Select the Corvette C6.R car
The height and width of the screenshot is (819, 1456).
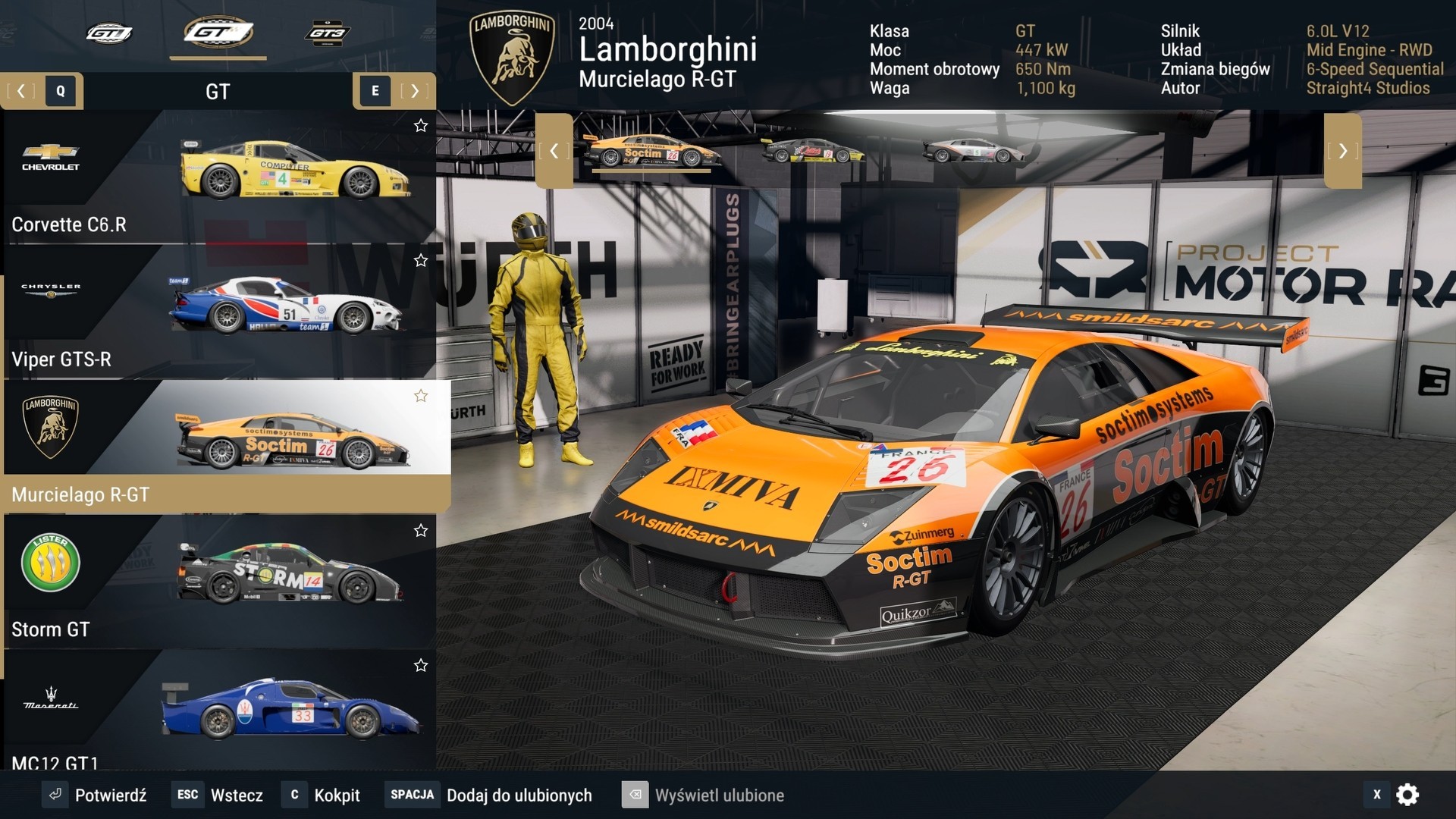pyautogui.click(x=220, y=177)
